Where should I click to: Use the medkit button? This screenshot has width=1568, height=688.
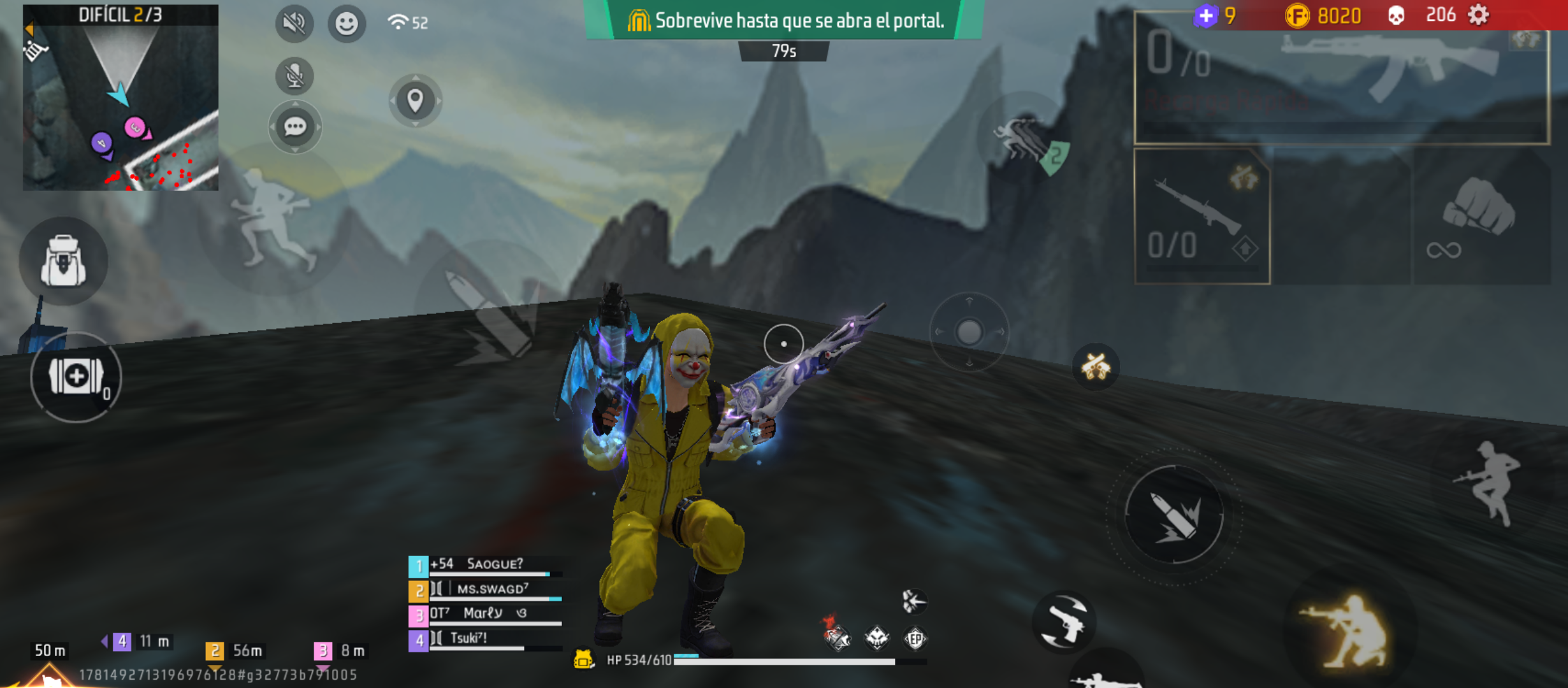[76, 376]
